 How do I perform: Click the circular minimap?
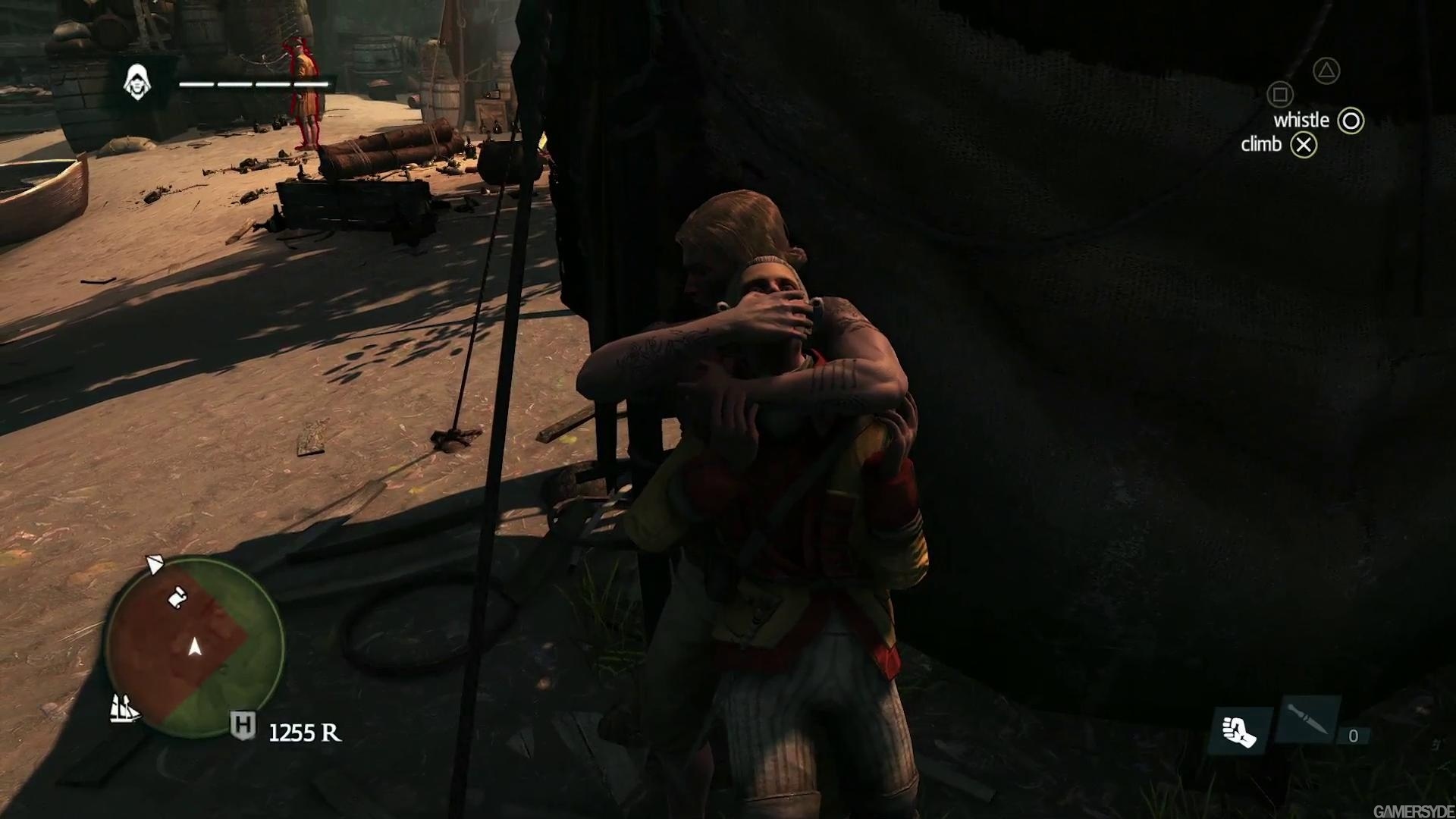[x=195, y=647]
